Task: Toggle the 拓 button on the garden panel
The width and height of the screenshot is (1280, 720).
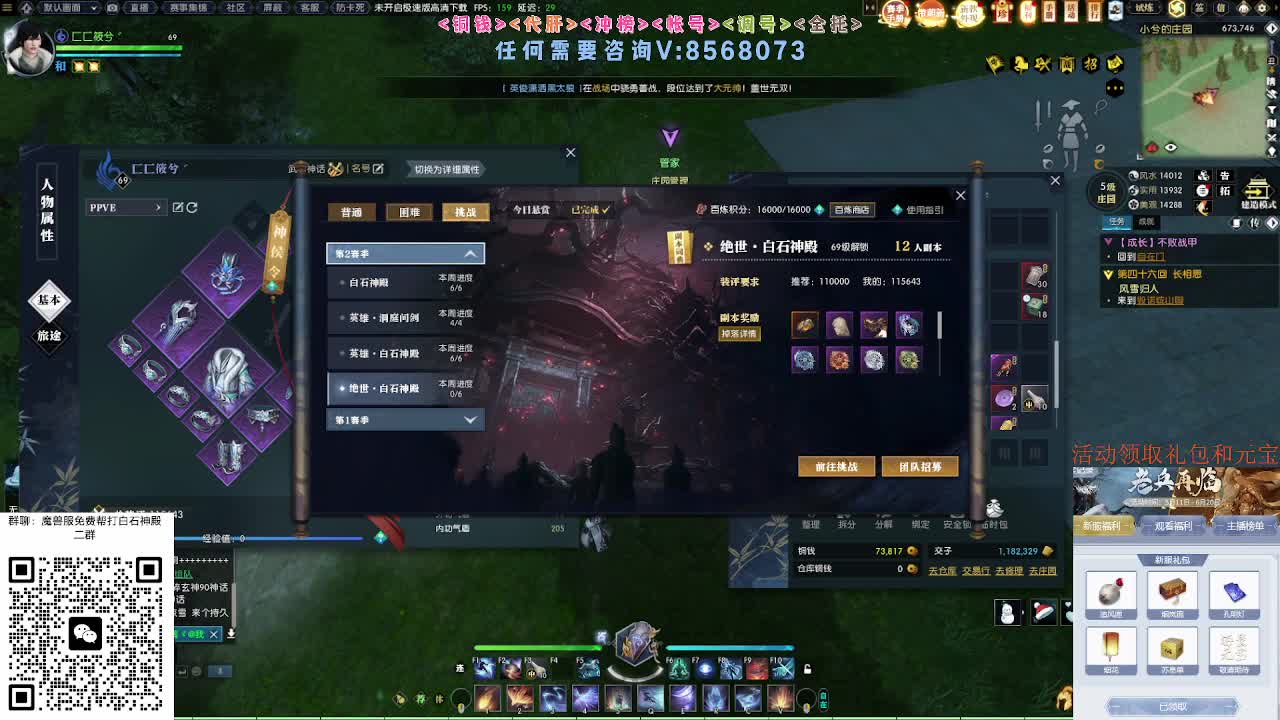Action: [1226, 192]
